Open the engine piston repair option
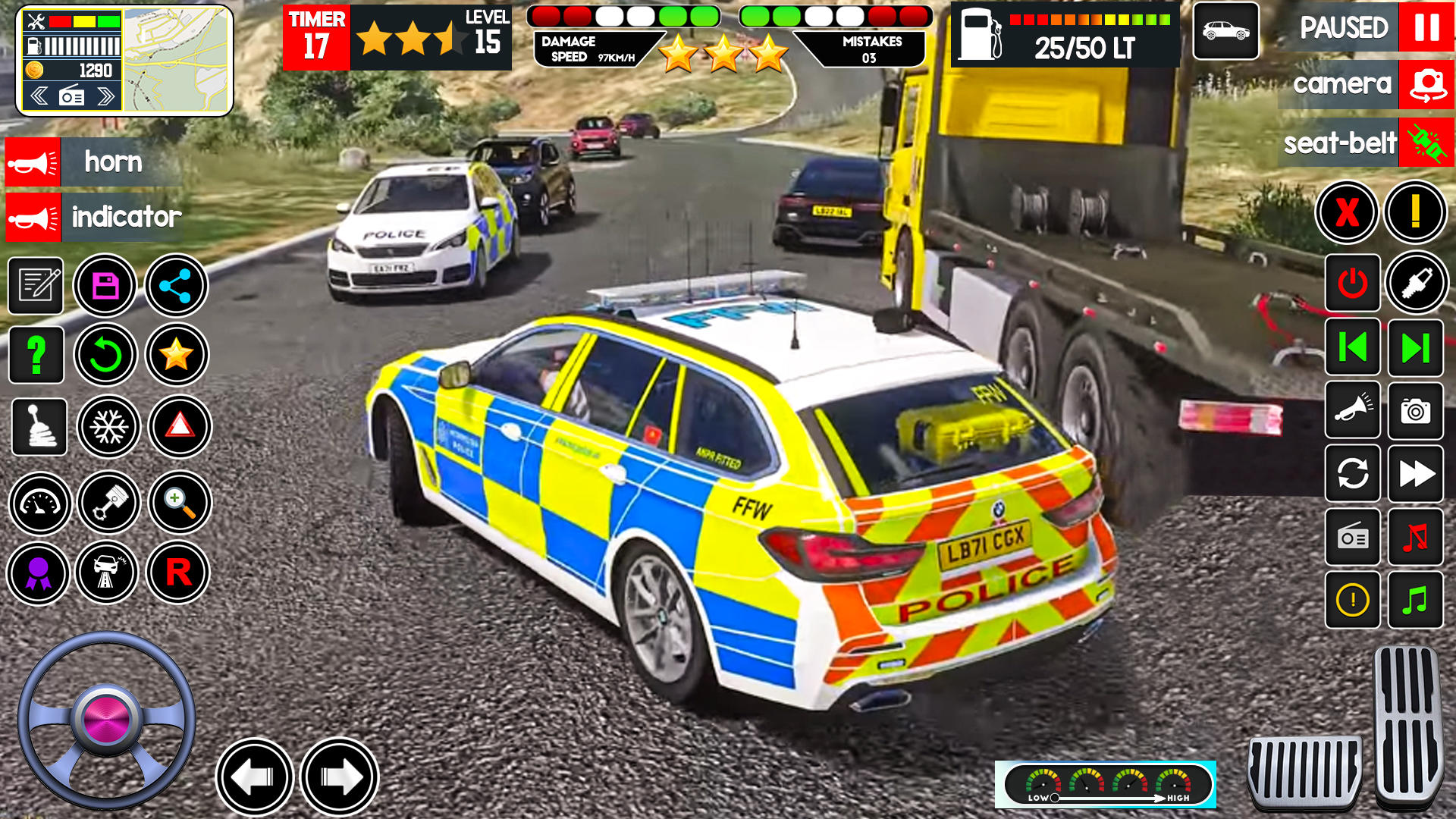Image resolution: width=1456 pixels, height=819 pixels. coord(106,503)
